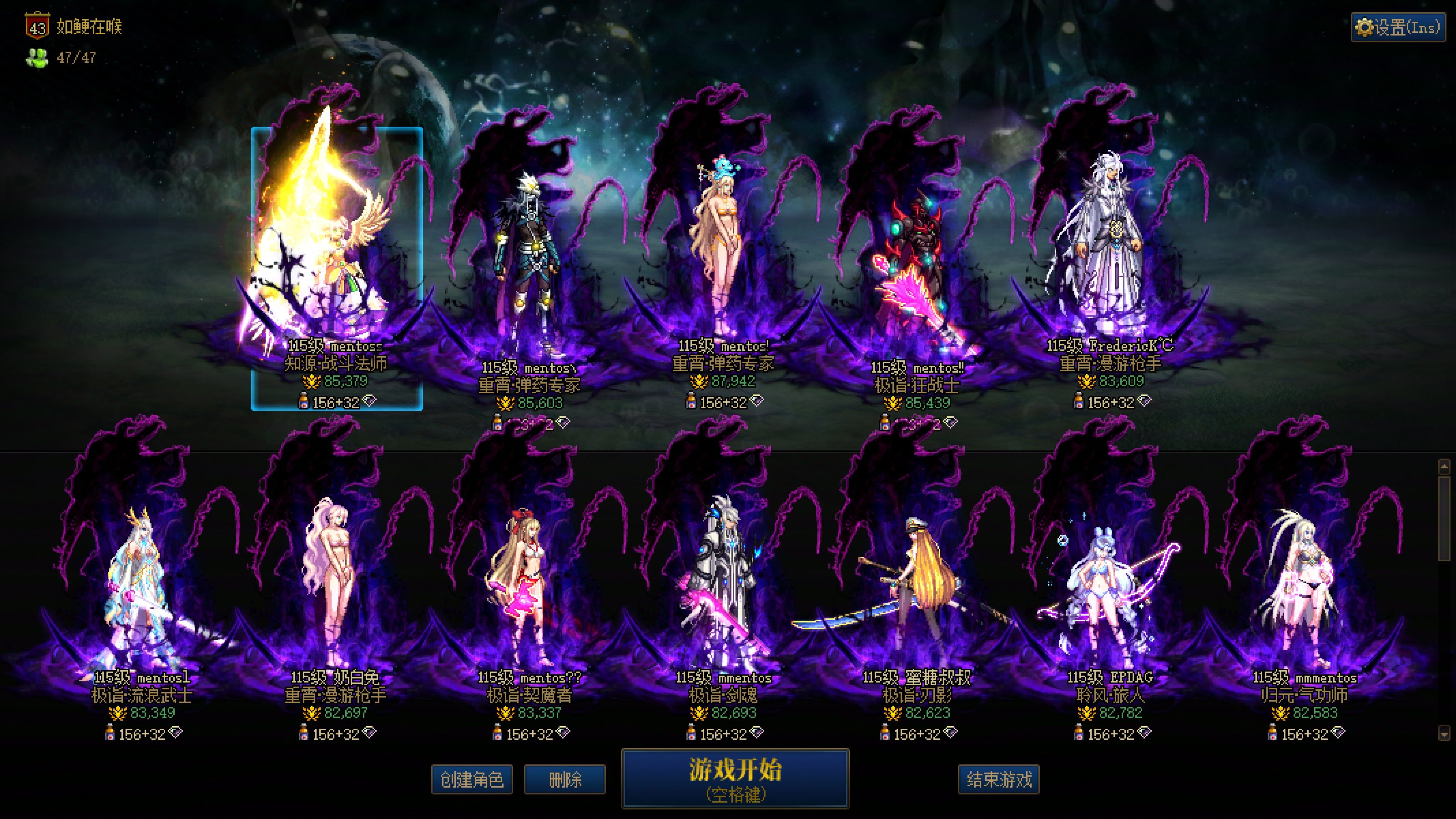Click the gem icon under mmmentos
This screenshot has height=819, width=1456.
(1338, 733)
